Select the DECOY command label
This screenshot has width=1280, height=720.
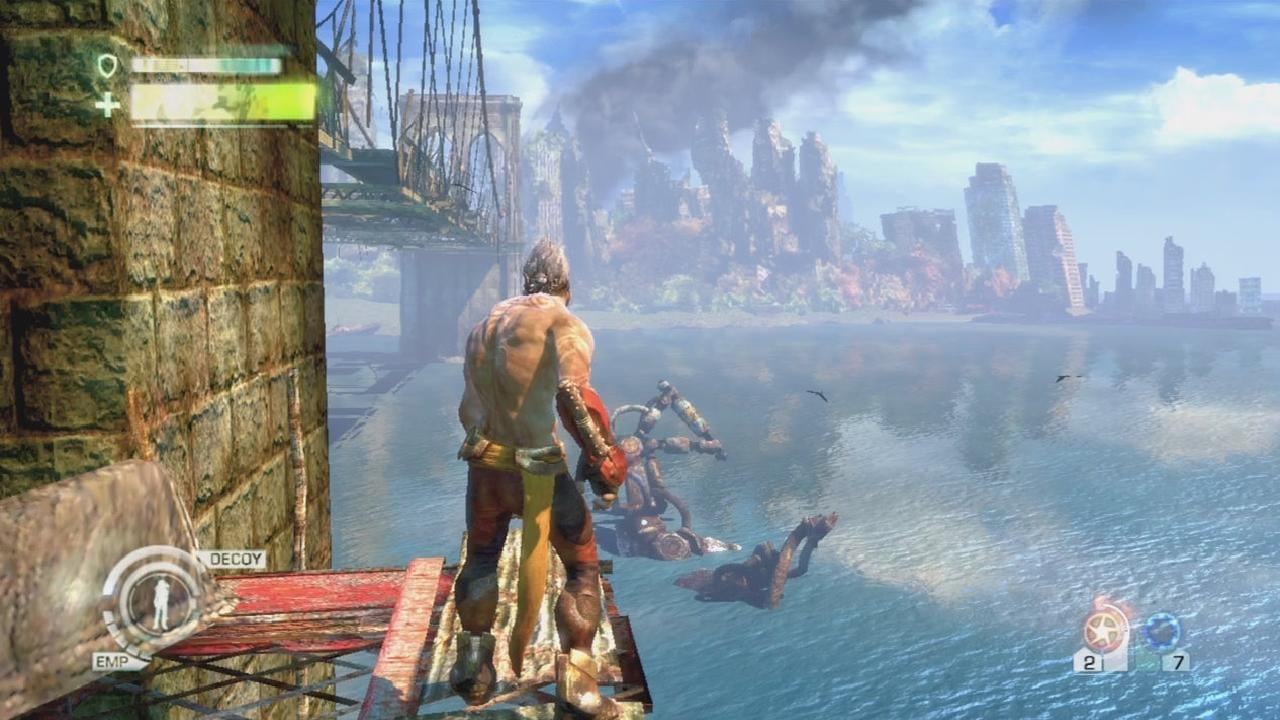232,559
